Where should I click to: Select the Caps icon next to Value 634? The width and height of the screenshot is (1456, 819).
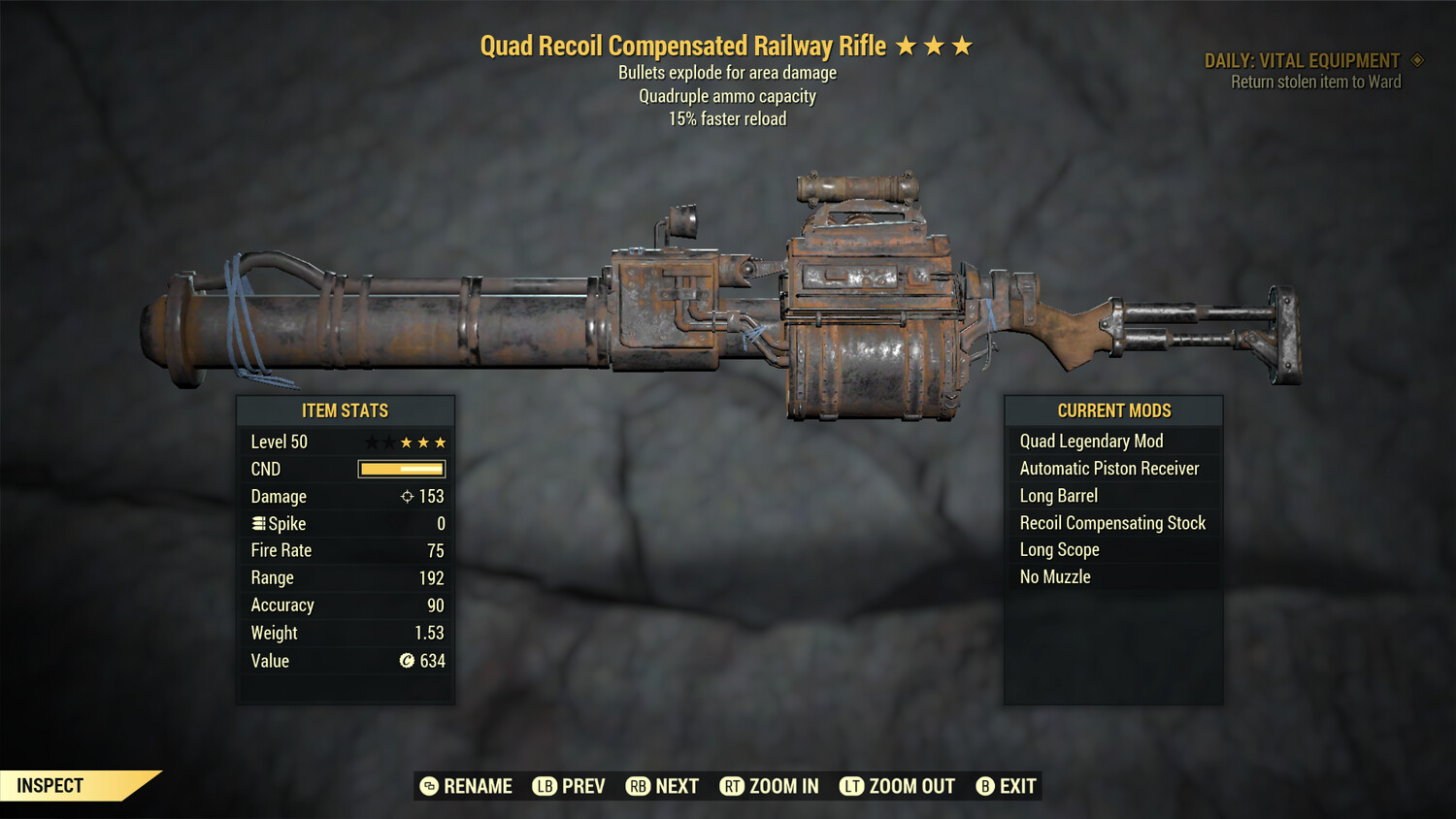pyautogui.click(x=406, y=661)
